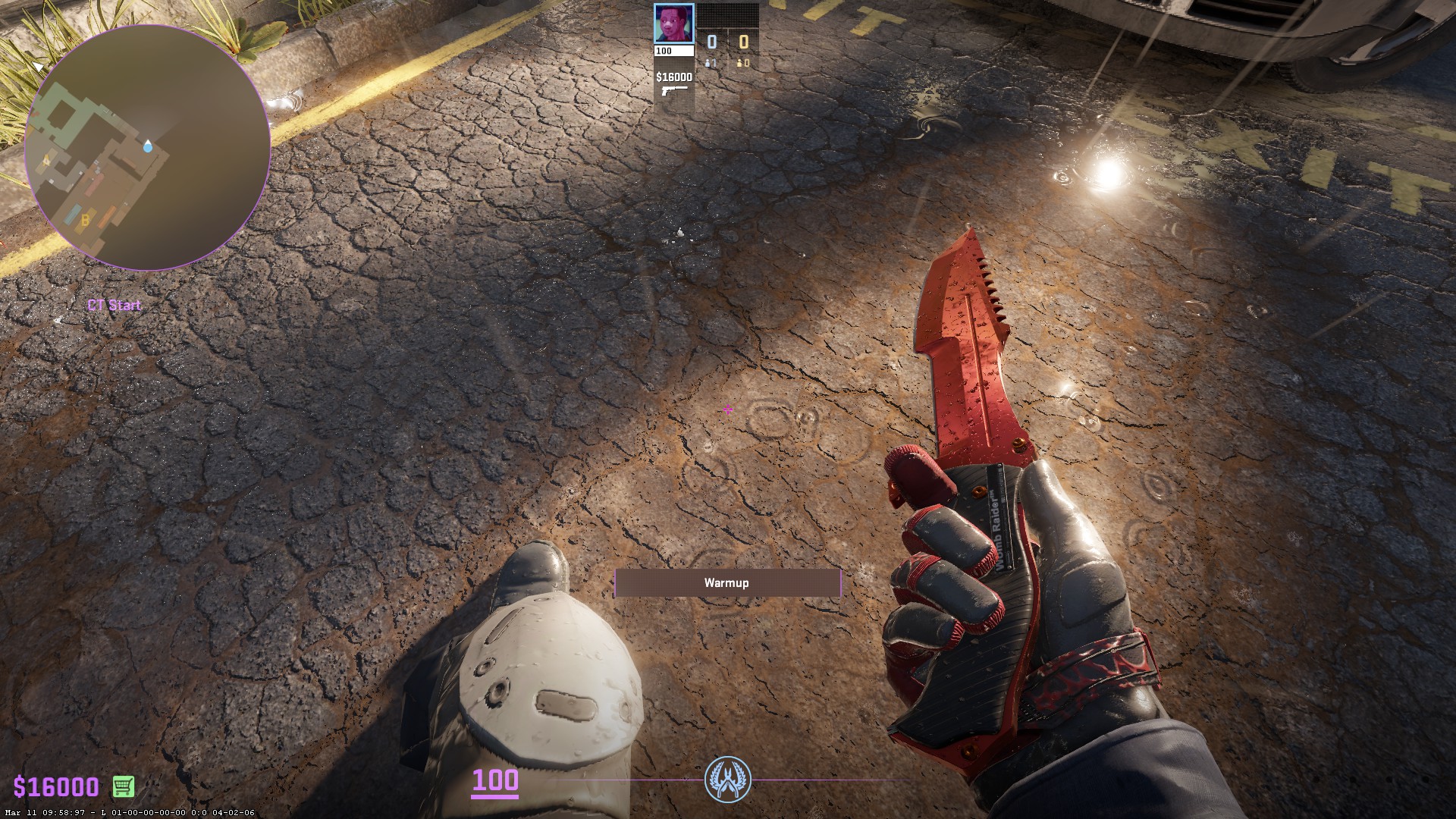Click the circular radar minimap
This screenshot has width=1456, height=819.
pos(147,148)
